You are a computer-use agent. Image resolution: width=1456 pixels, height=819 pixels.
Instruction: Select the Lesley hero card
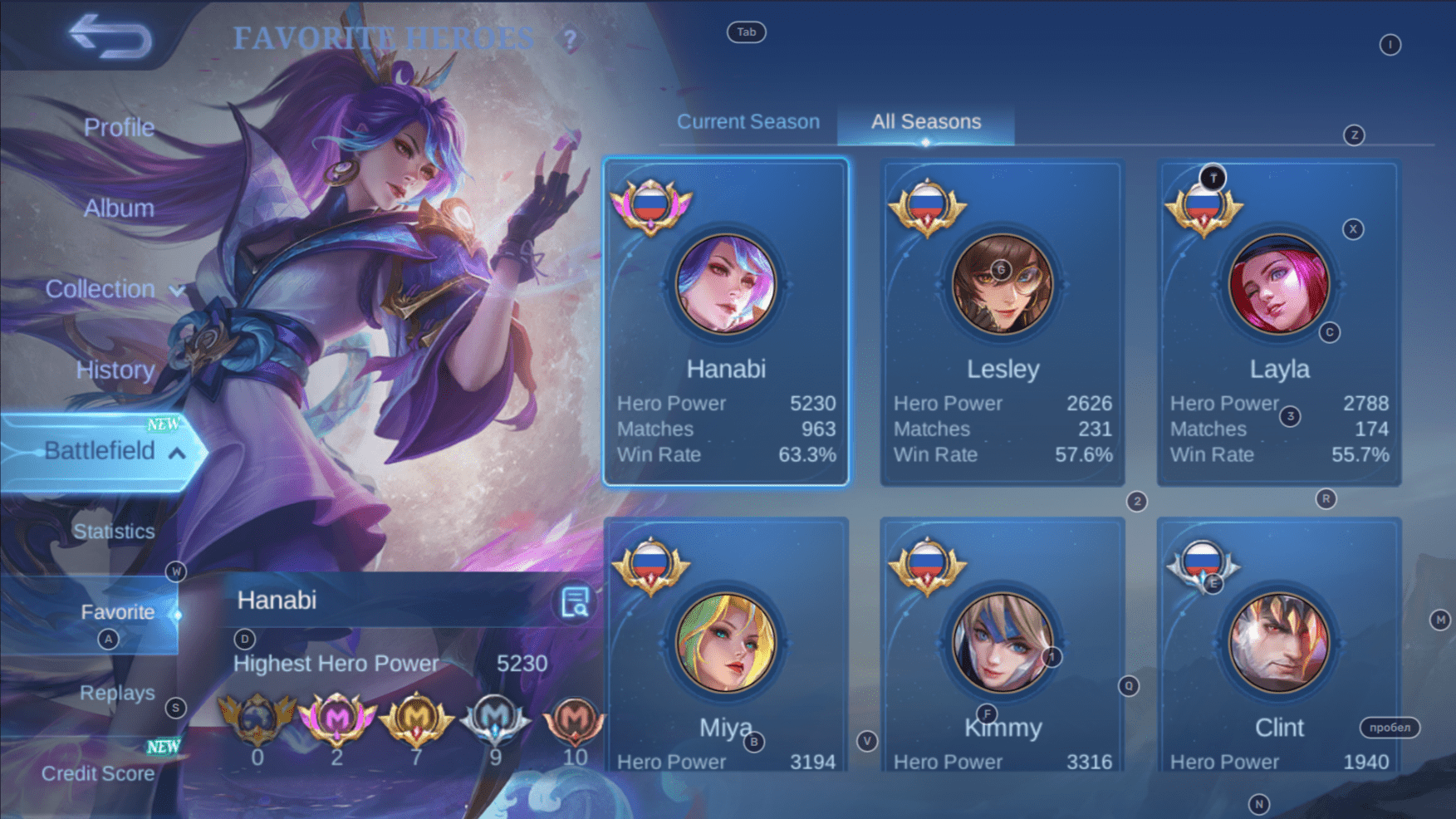pyautogui.click(x=1003, y=322)
